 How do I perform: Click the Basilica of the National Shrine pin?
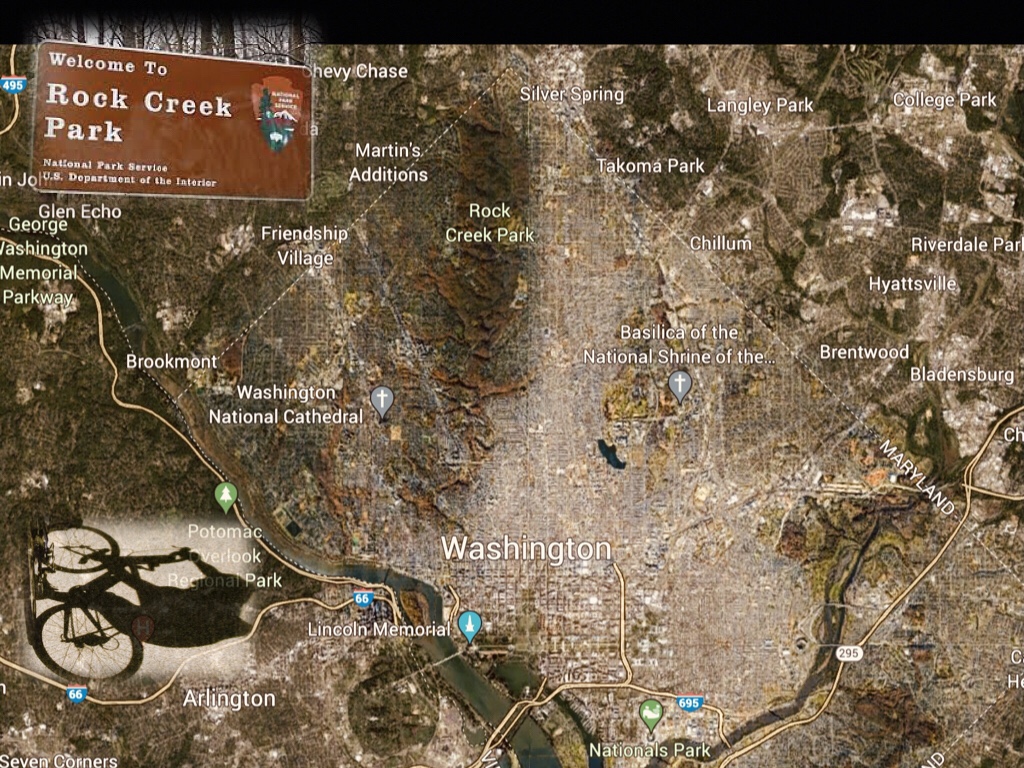click(680, 384)
